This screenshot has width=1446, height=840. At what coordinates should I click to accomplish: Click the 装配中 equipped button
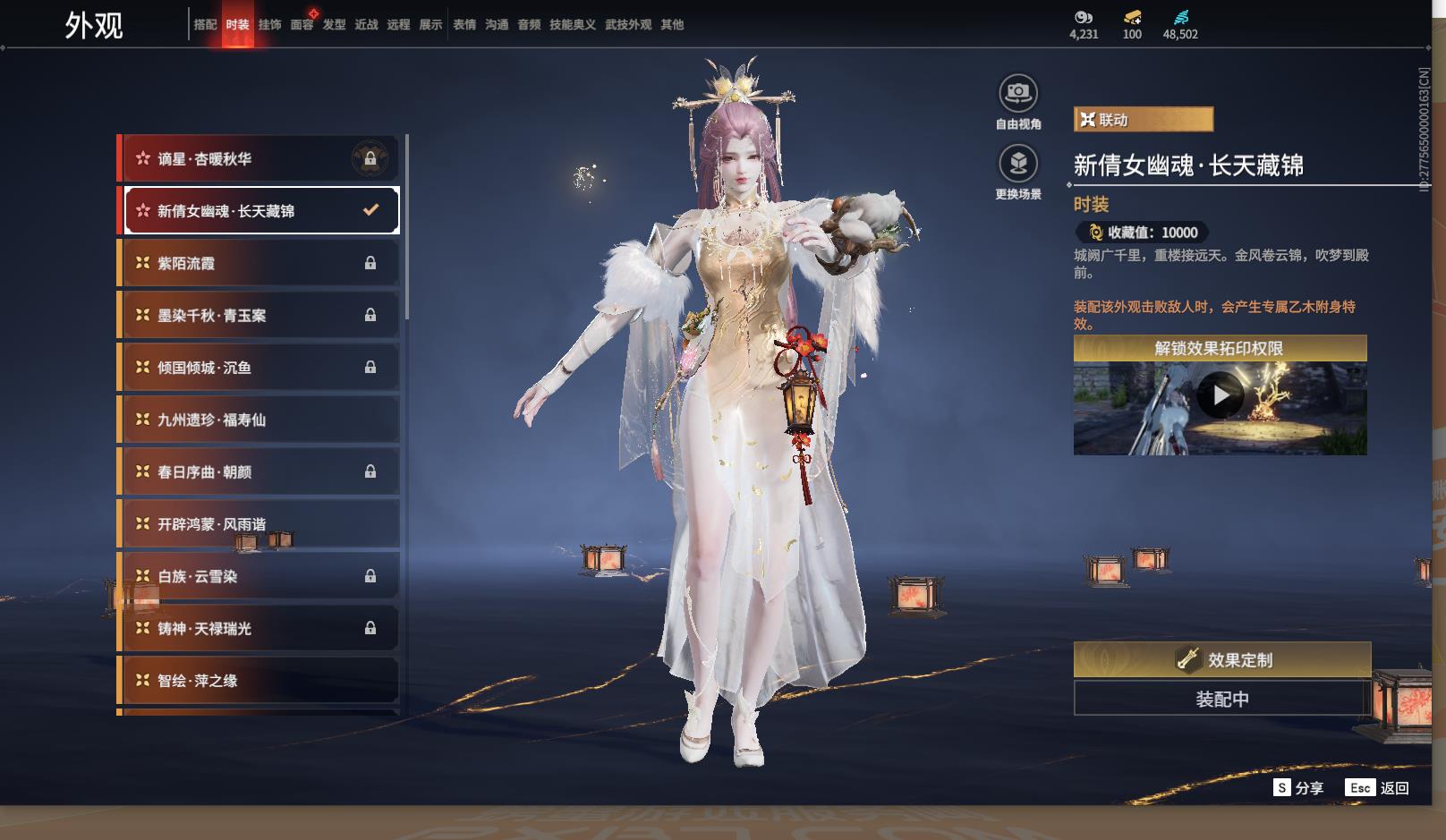[x=1221, y=699]
